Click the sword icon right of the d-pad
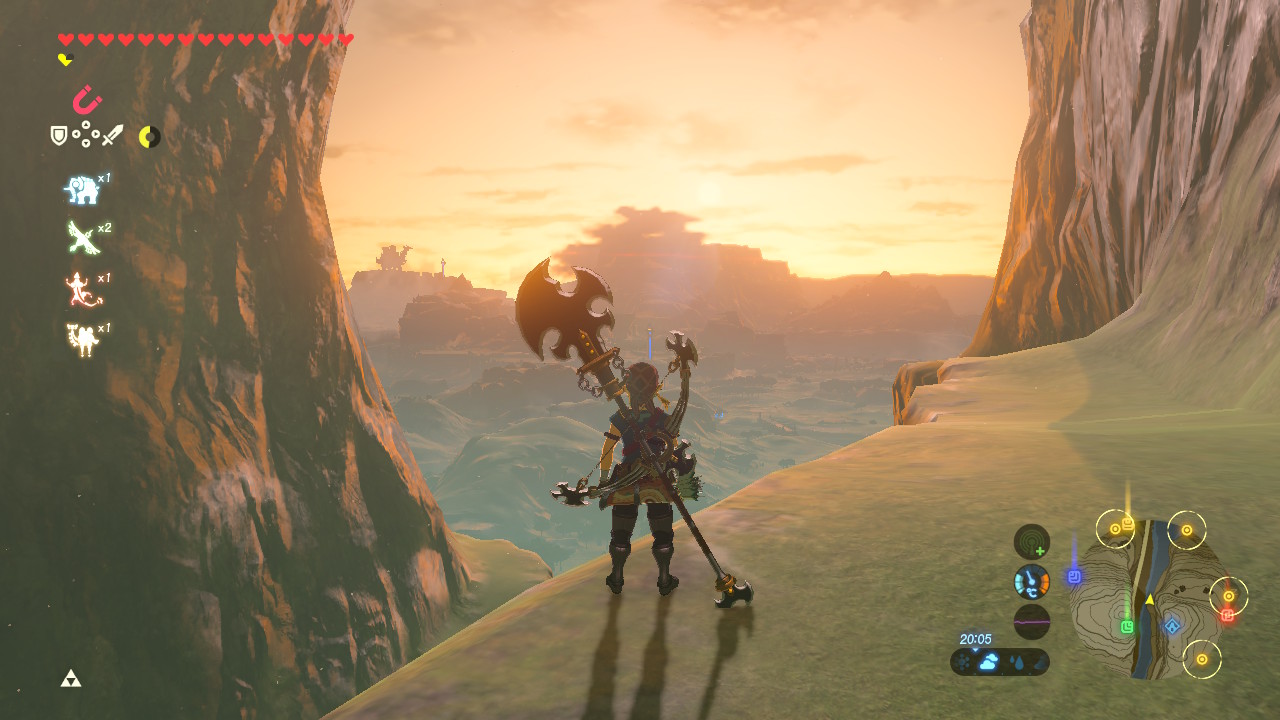1280x720 pixels. pyautogui.click(x=113, y=136)
